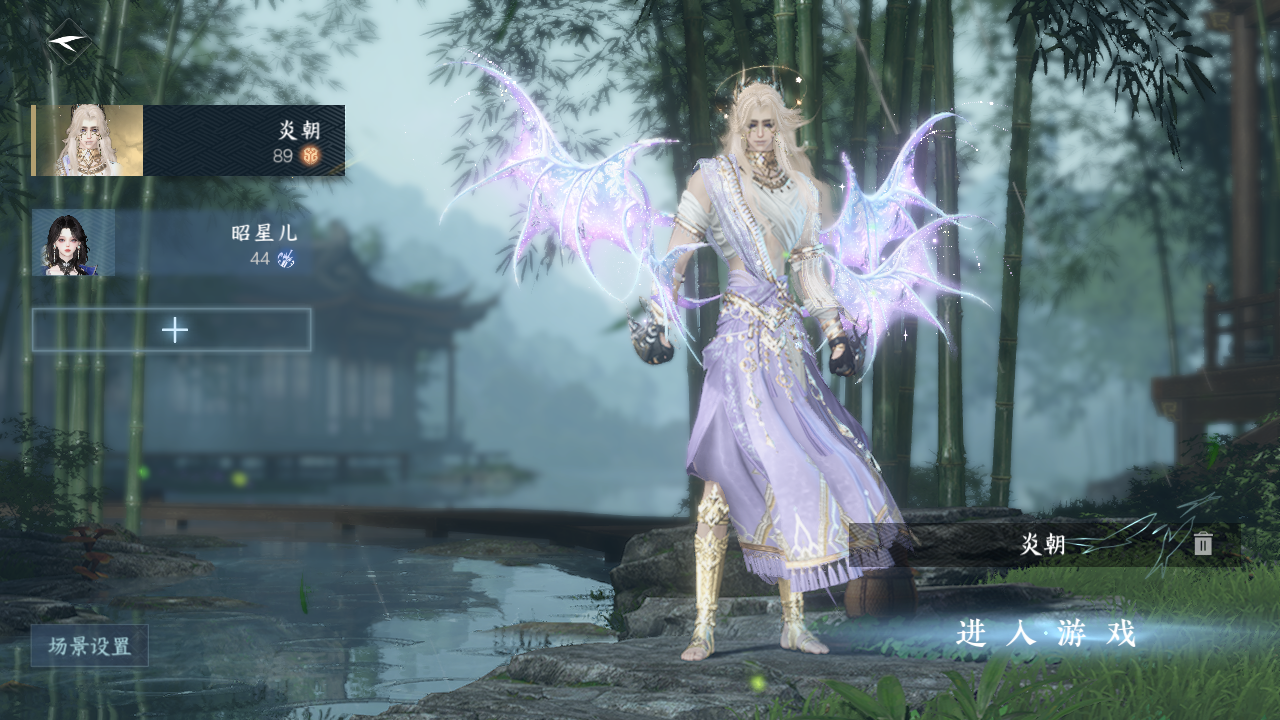Enter the game with 进入游戏

pos(1046,634)
